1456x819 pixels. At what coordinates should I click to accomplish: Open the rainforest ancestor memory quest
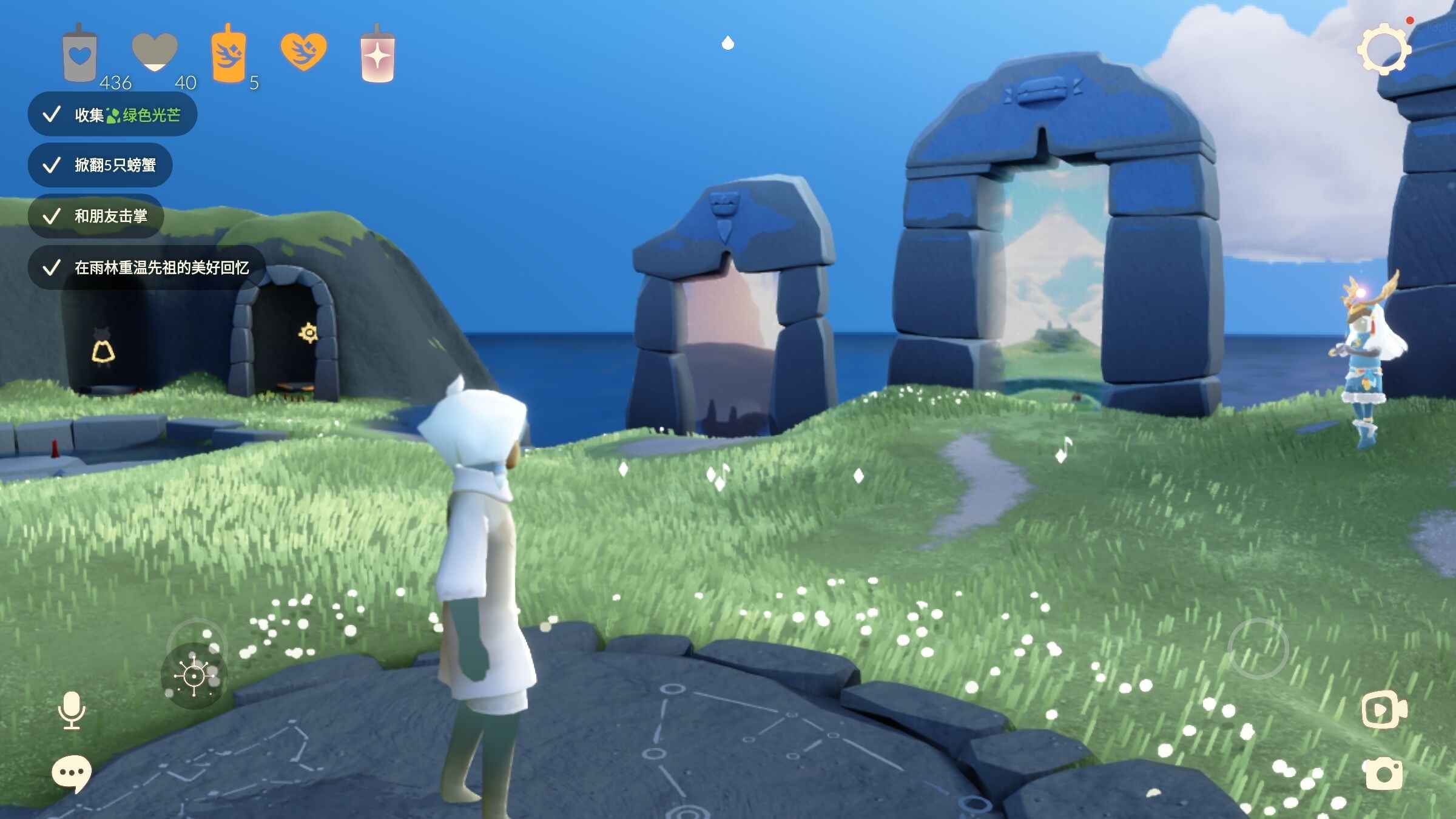147,268
